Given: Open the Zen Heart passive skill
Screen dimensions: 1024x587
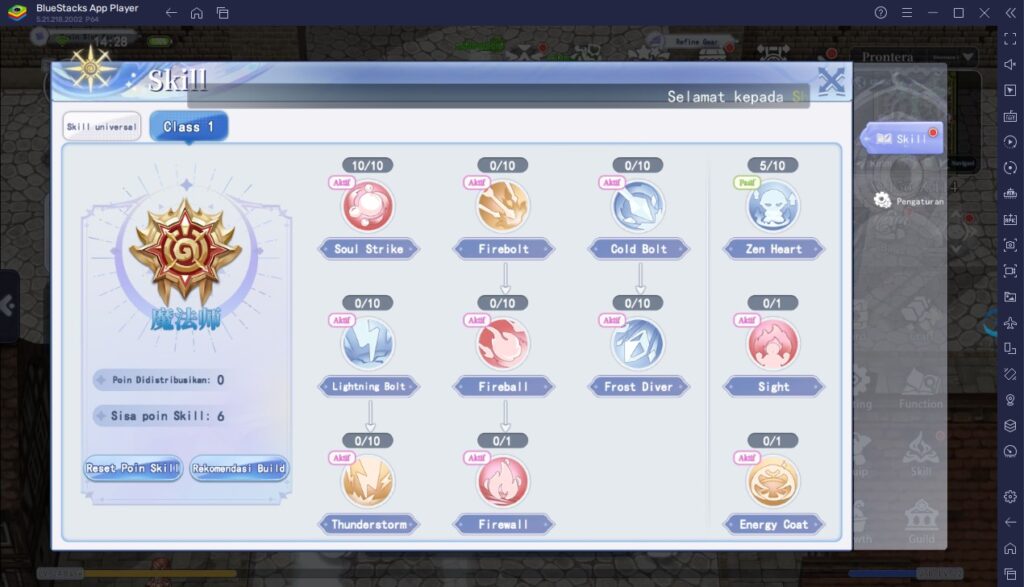Looking at the screenshot, I should [773, 205].
